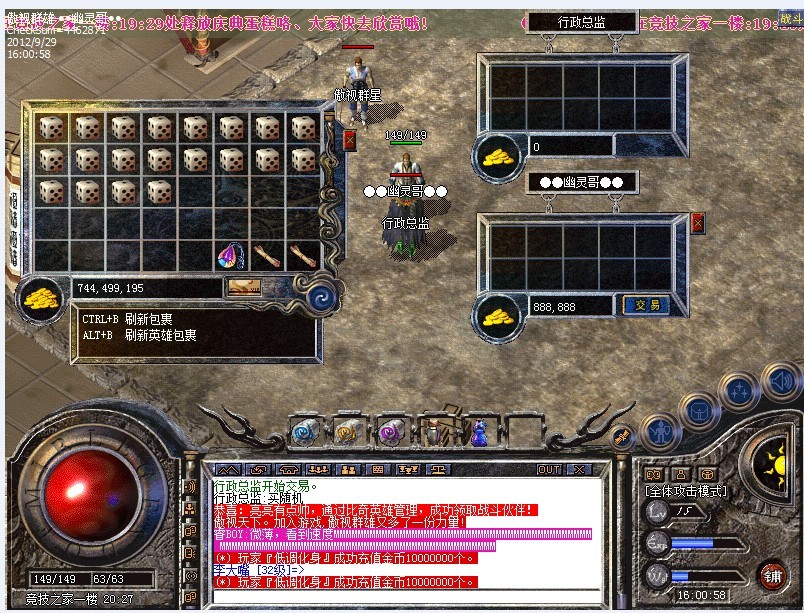Use the yellow scroll hotbar slot

click(x=346, y=432)
